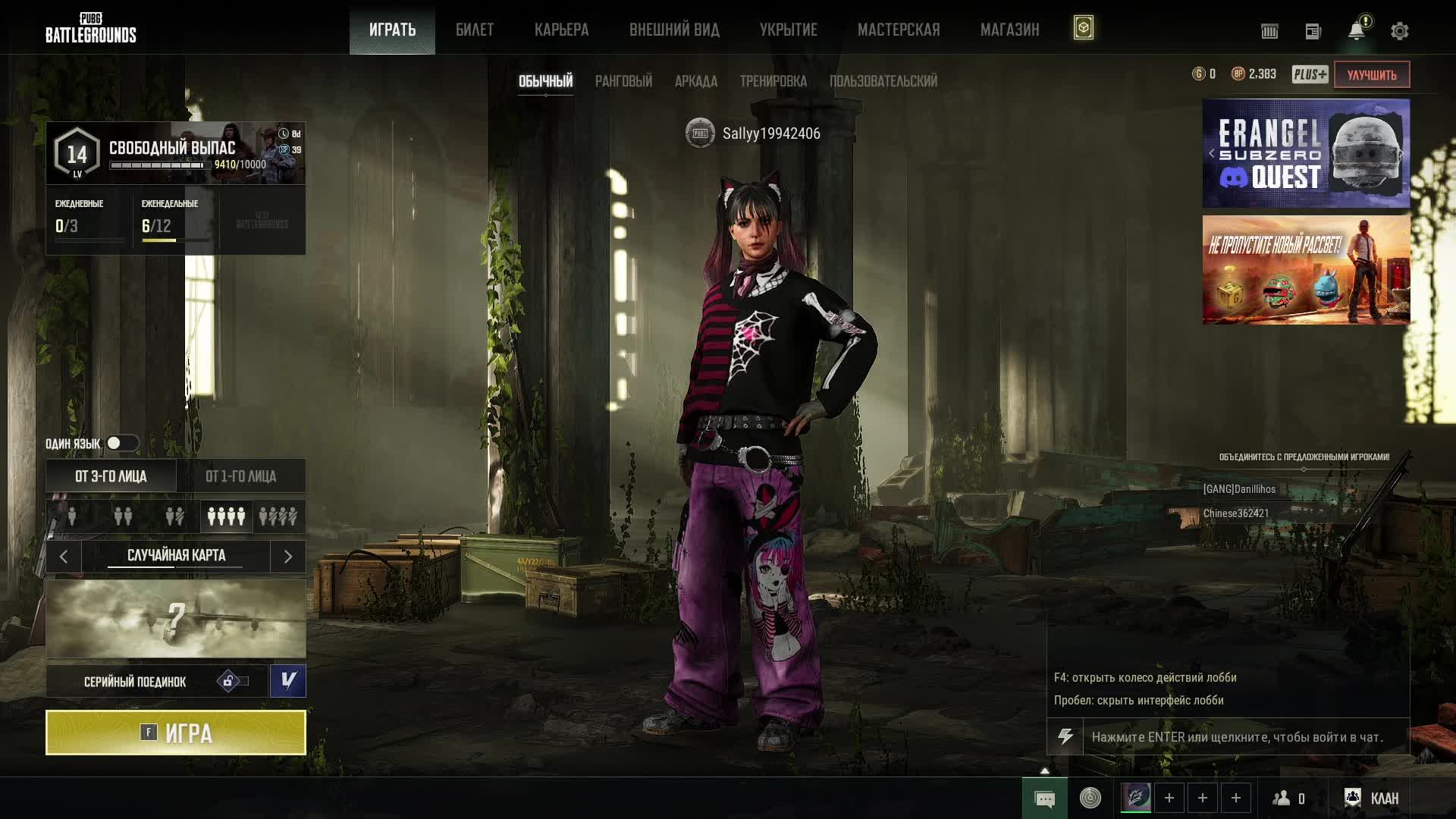Image resolution: width=1456 pixels, height=819 pixels.
Task: Start the match with the yellow ИГРА button
Action: (175, 733)
